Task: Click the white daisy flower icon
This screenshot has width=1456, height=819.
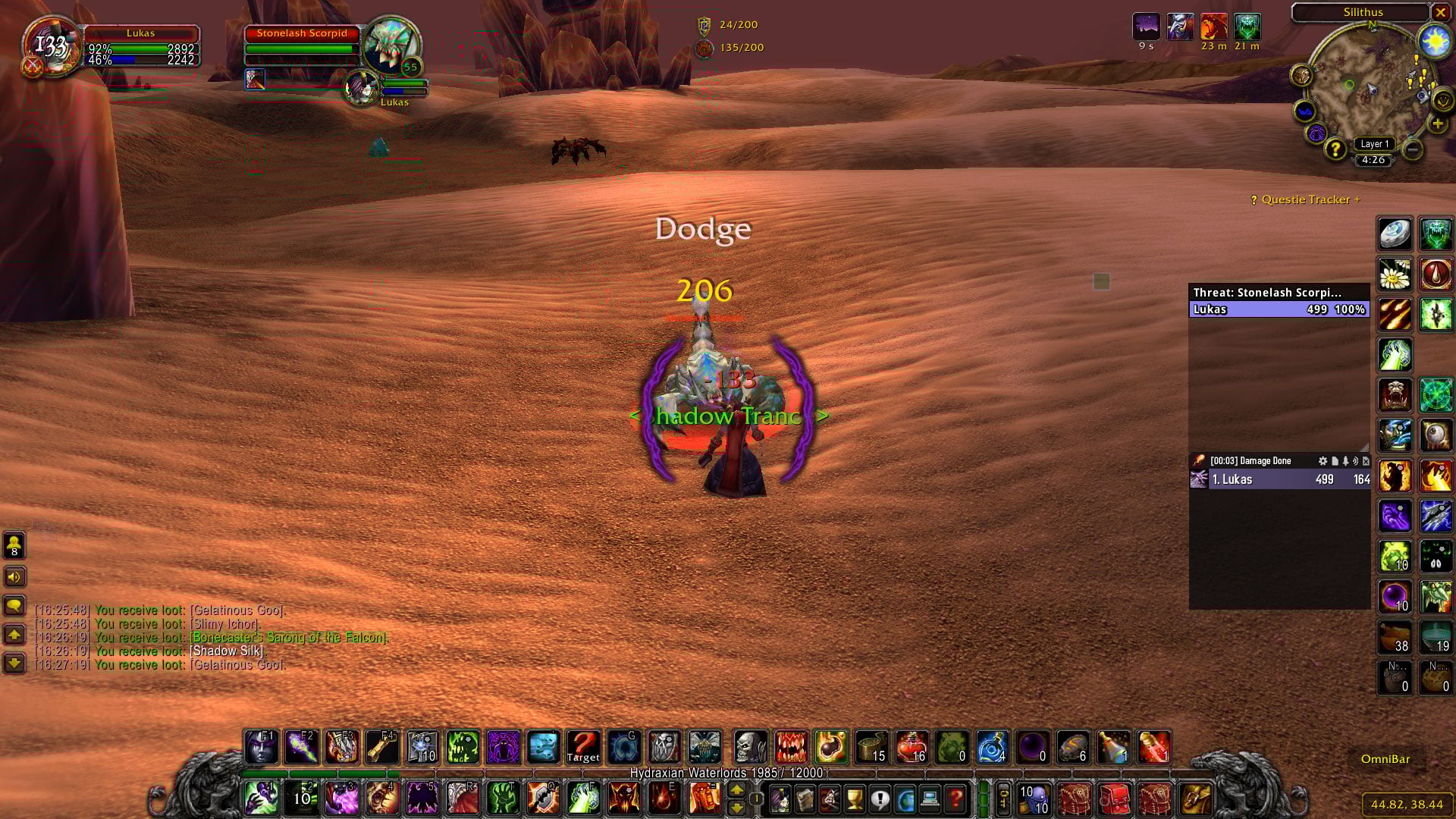Action: point(1395,275)
